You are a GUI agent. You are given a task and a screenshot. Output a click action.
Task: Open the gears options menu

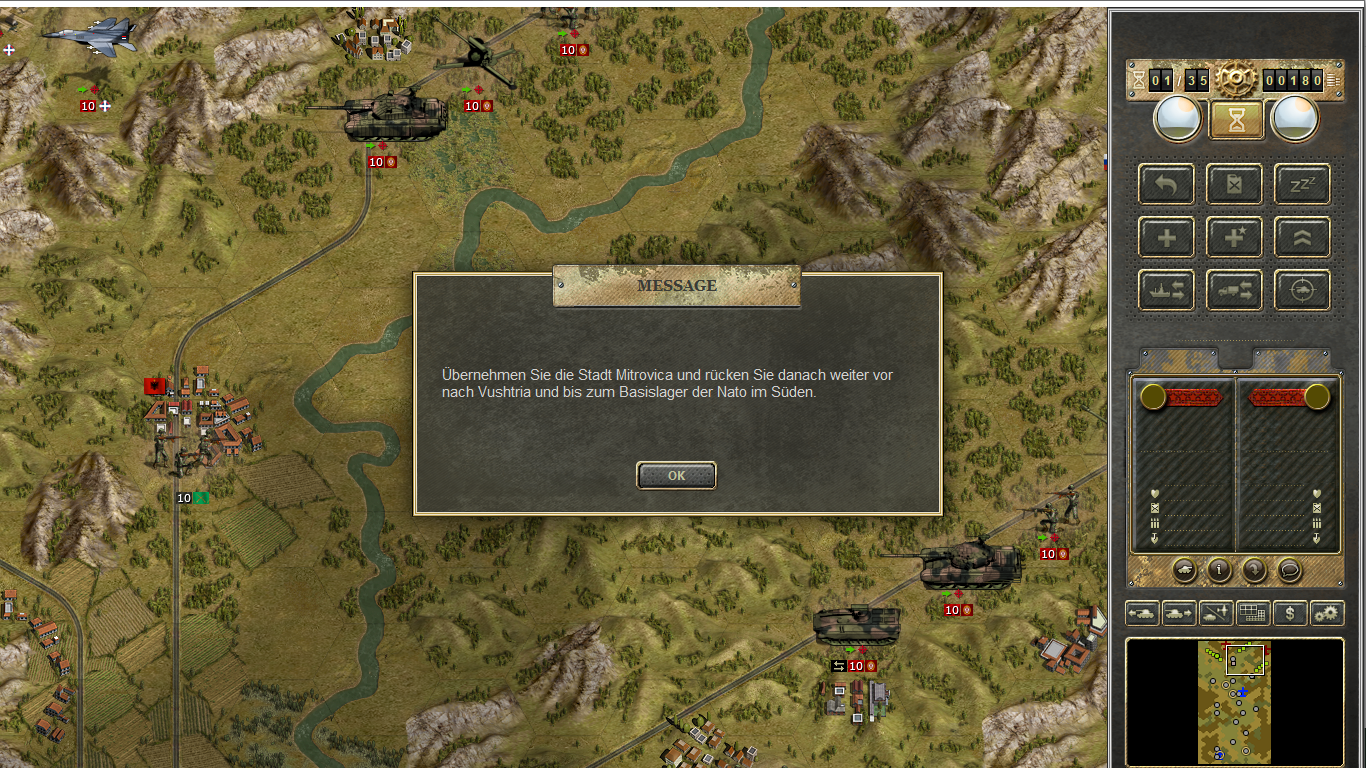pyautogui.click(x=1327, y=613)
